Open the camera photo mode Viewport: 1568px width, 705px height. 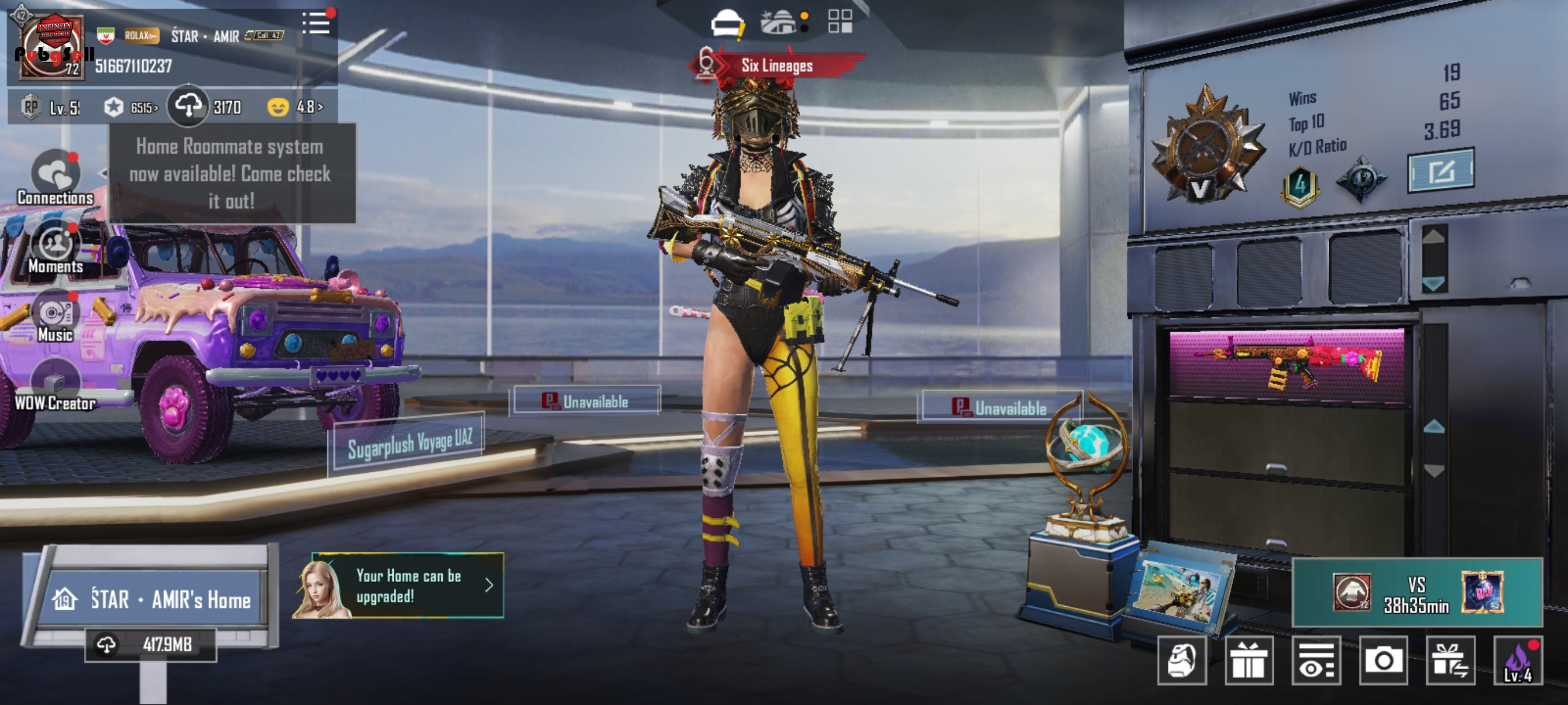1383,661
